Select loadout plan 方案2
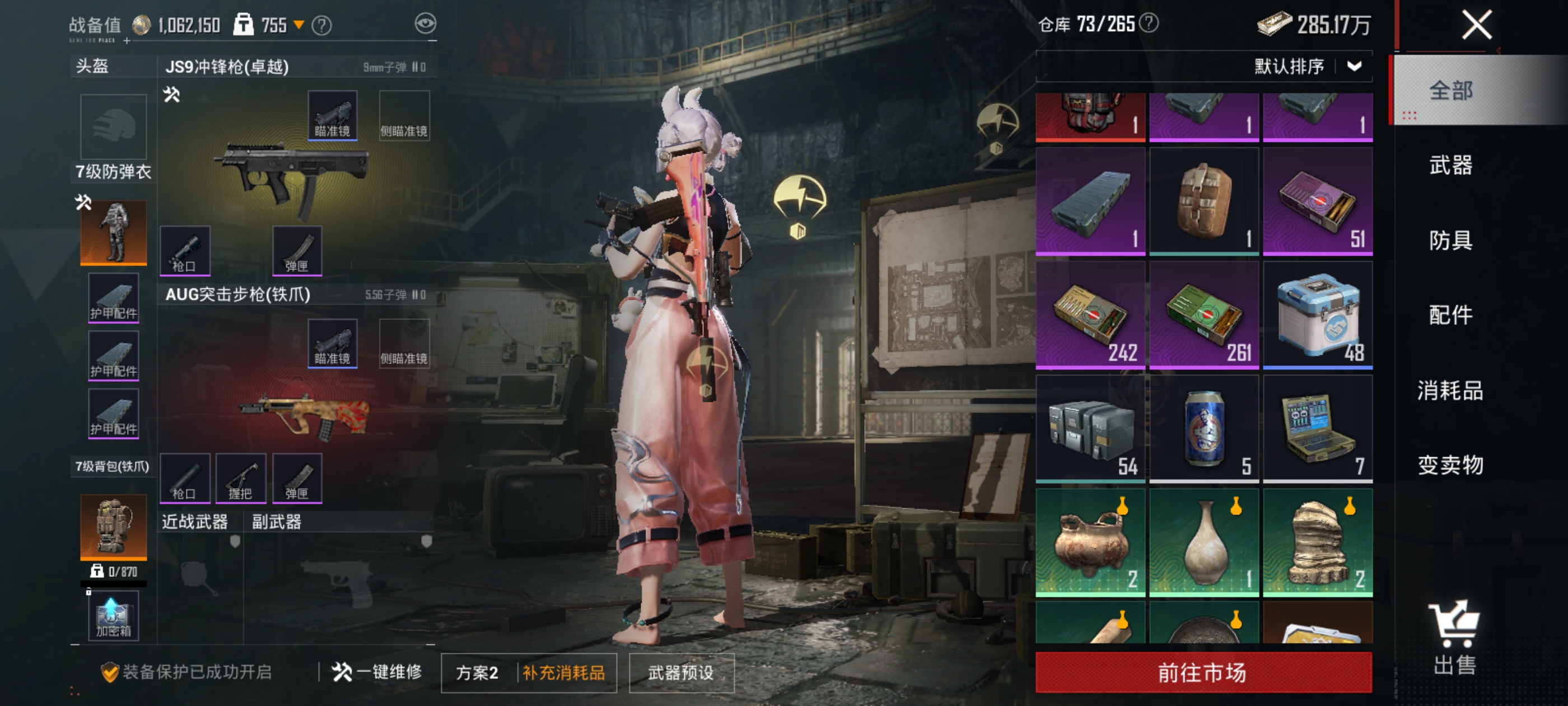Viewport: 1568px width, 706px height. [x=477, y=672]
